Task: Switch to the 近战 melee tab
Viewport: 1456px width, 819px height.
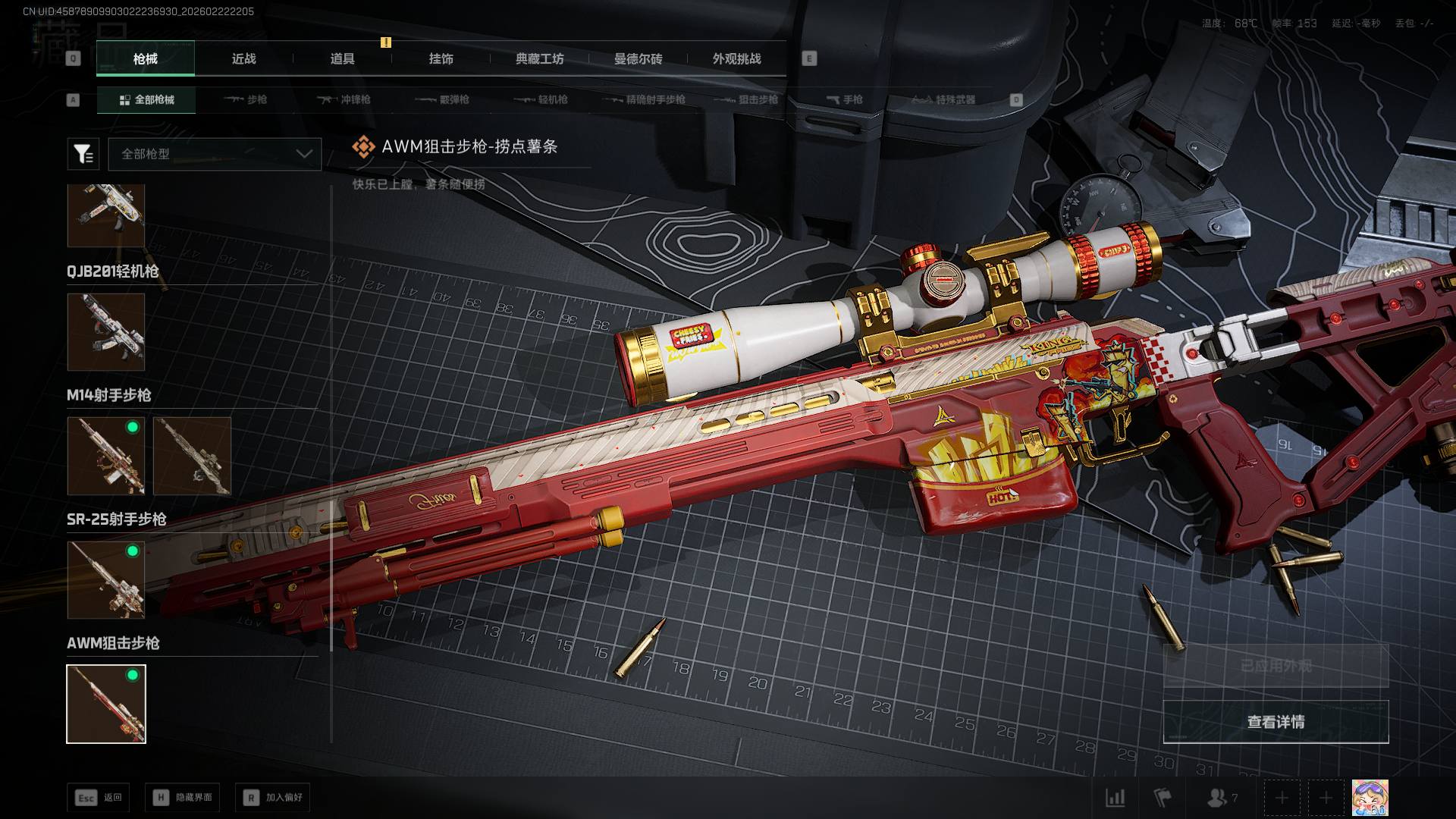Action: point(243,59)
